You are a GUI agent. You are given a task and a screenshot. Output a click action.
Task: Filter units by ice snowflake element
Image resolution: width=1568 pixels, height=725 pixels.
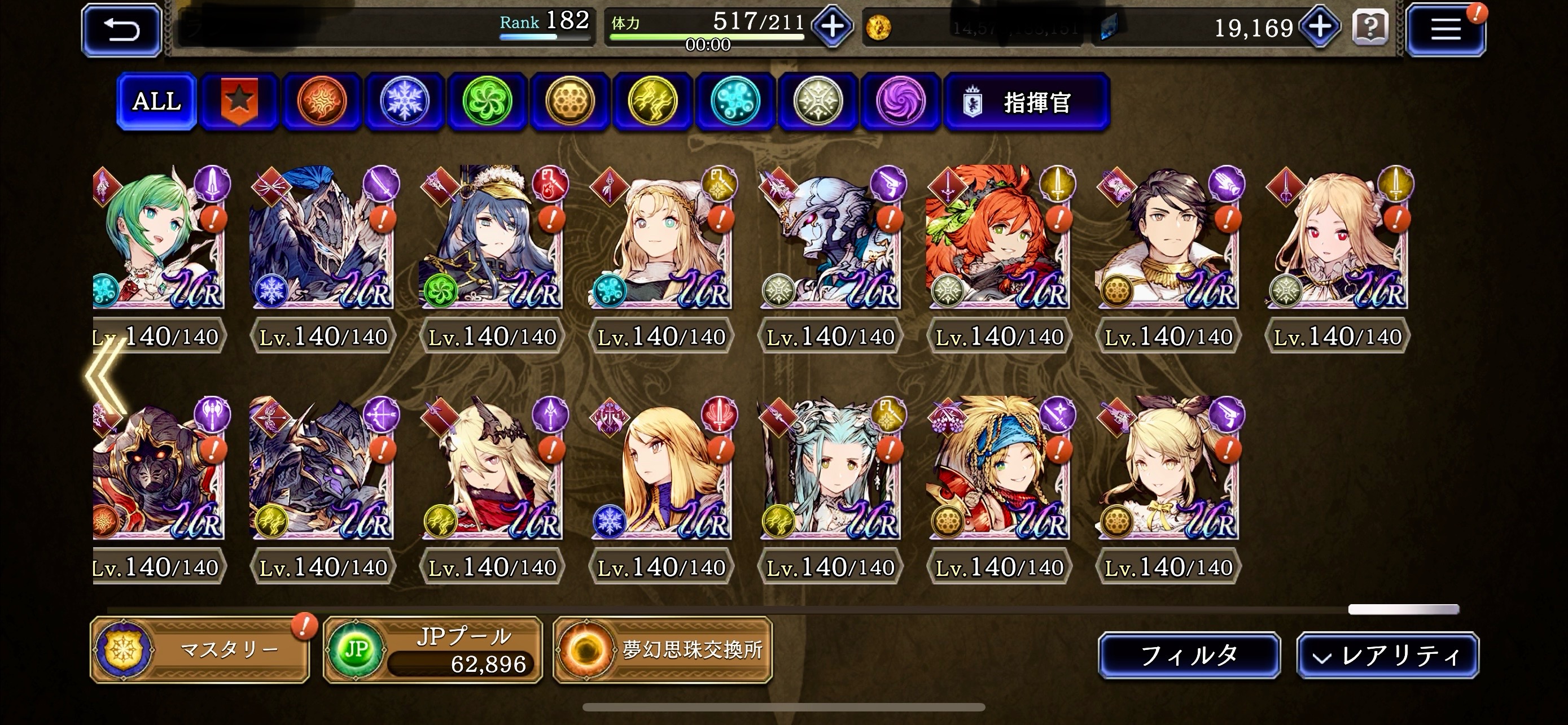coord(404,101)
